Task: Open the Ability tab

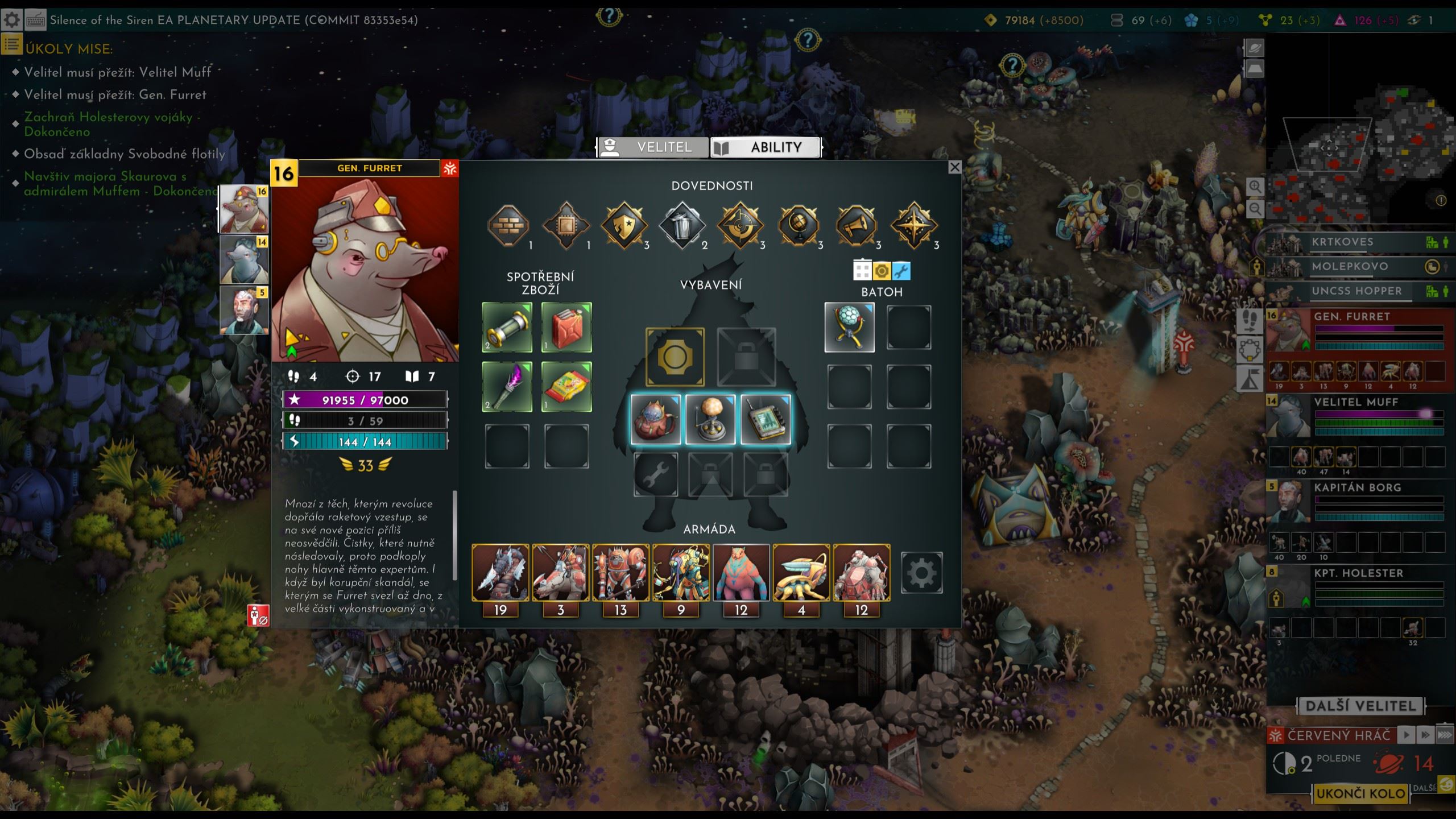Action: tap(765, 147)
